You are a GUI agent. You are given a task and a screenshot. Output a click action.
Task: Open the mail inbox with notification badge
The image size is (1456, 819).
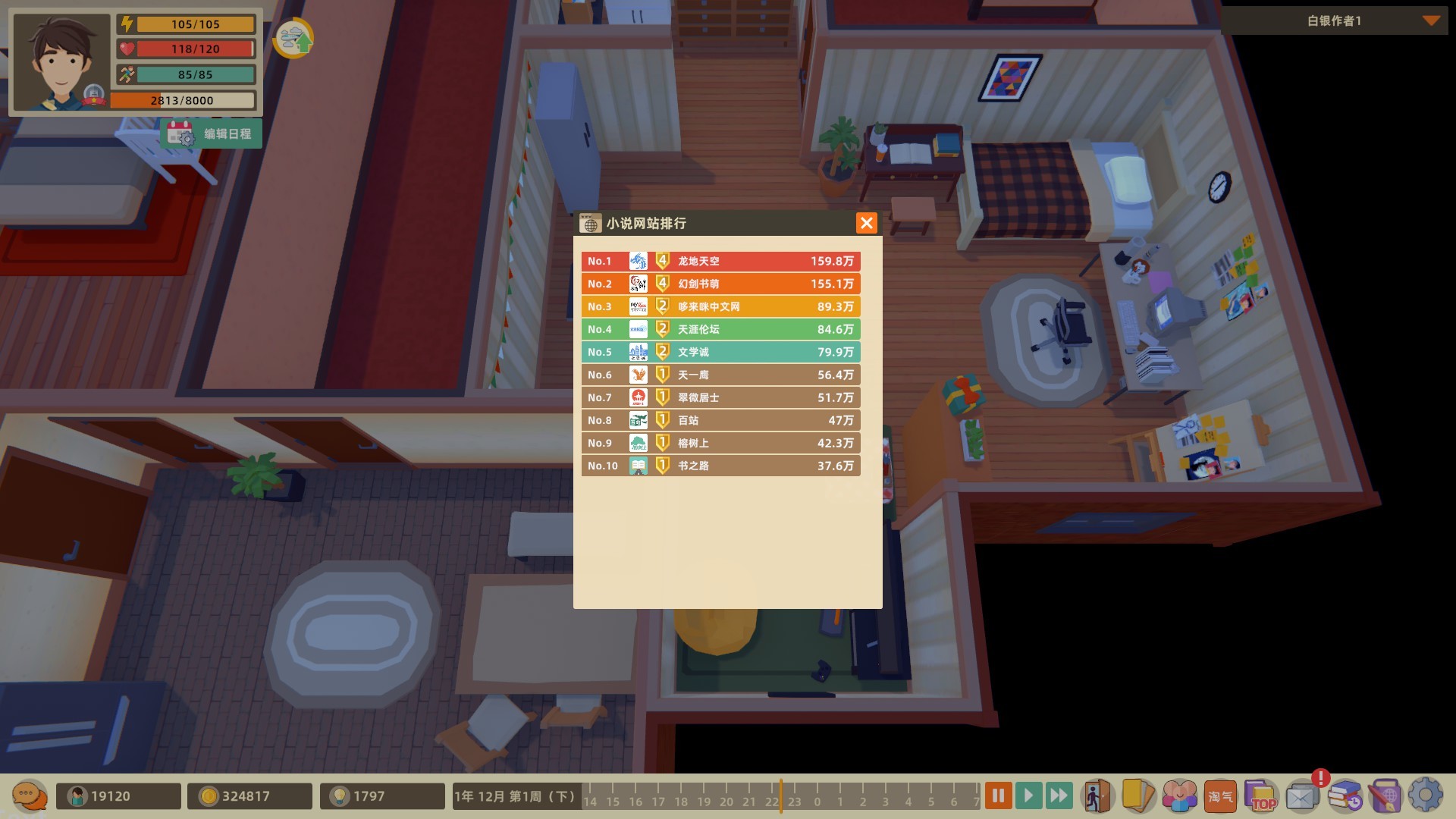coord(1302,795)
